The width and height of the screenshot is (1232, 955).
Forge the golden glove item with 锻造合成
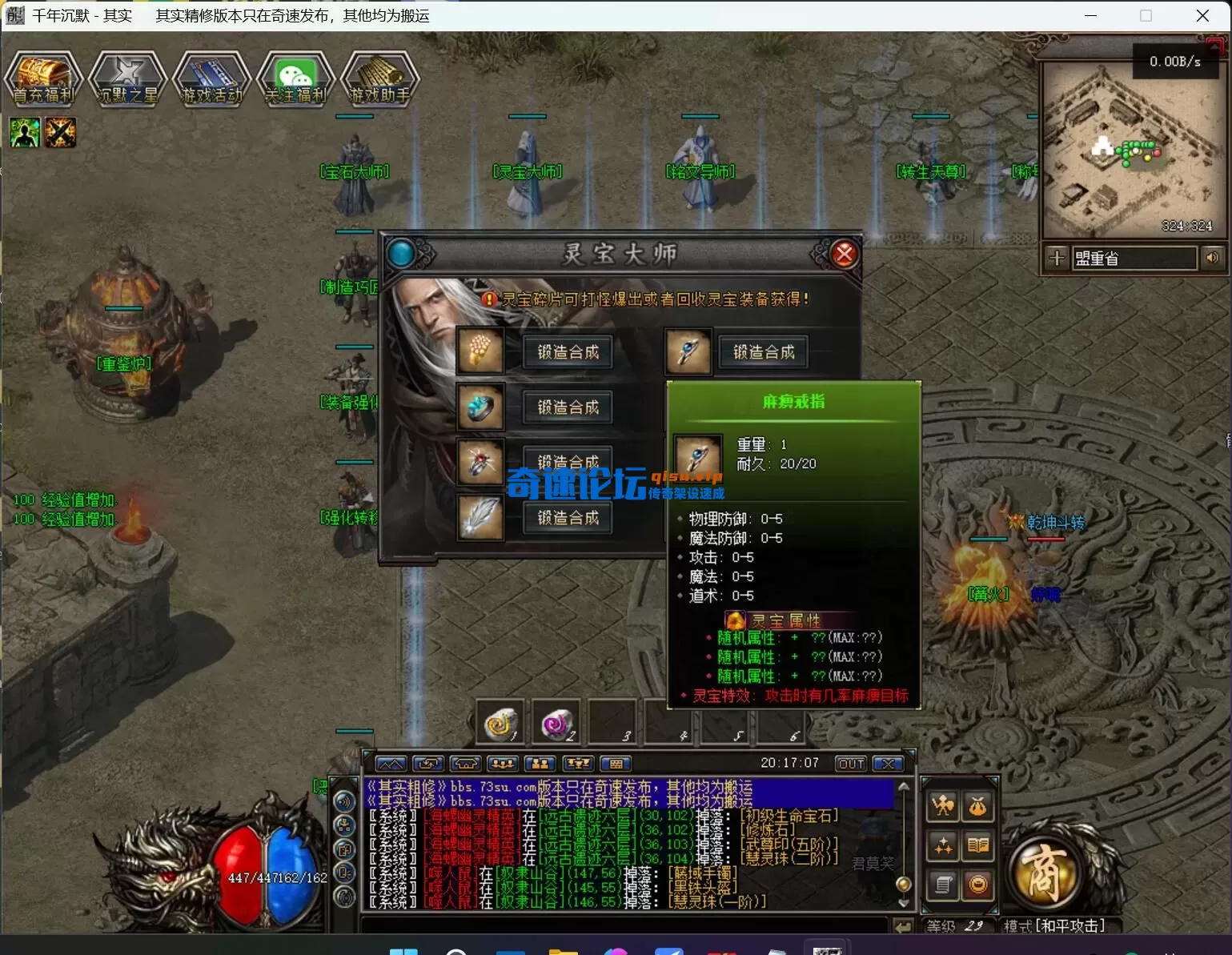point(568,352)
